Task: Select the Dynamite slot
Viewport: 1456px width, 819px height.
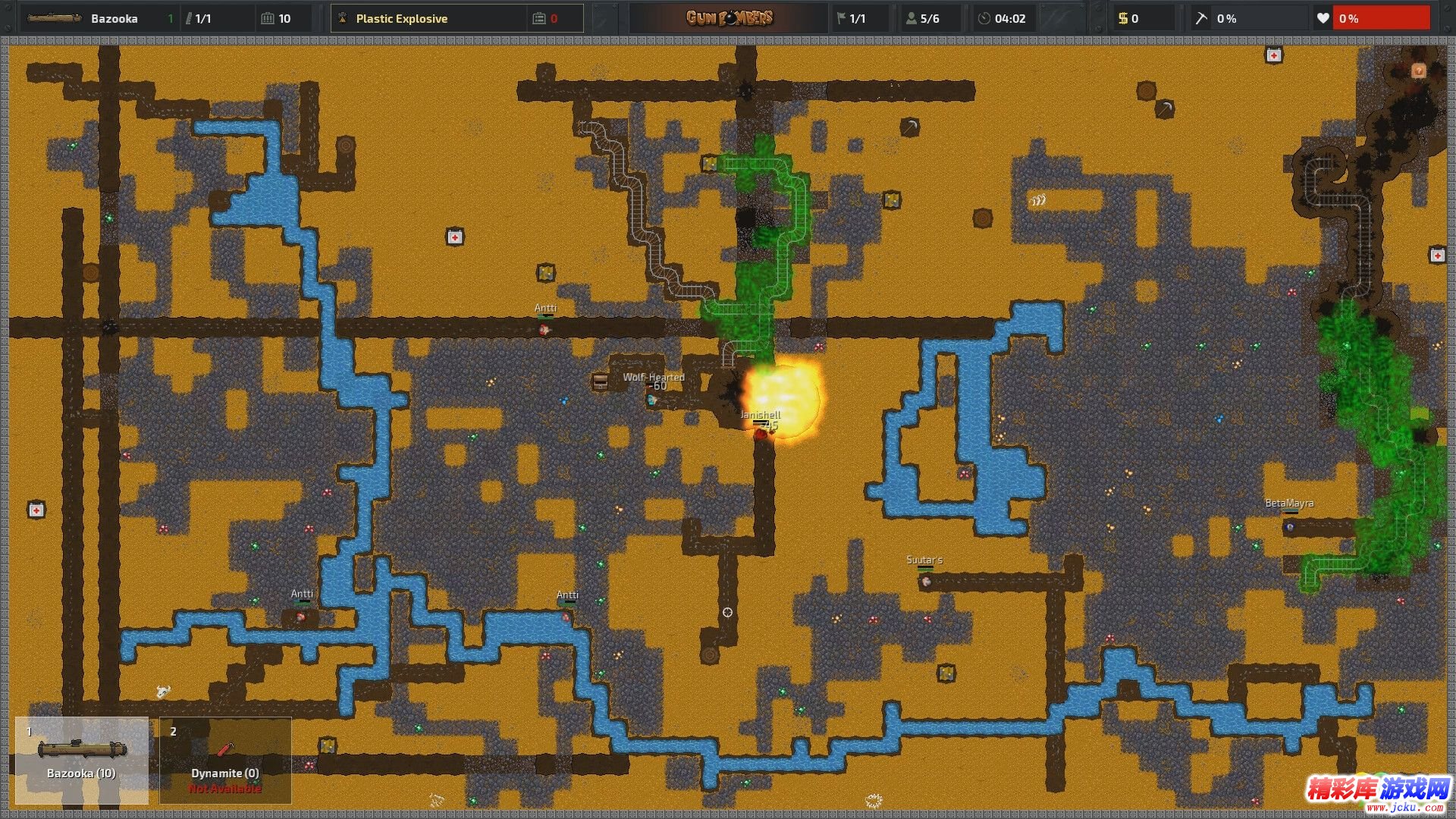Action: (225, 759)
